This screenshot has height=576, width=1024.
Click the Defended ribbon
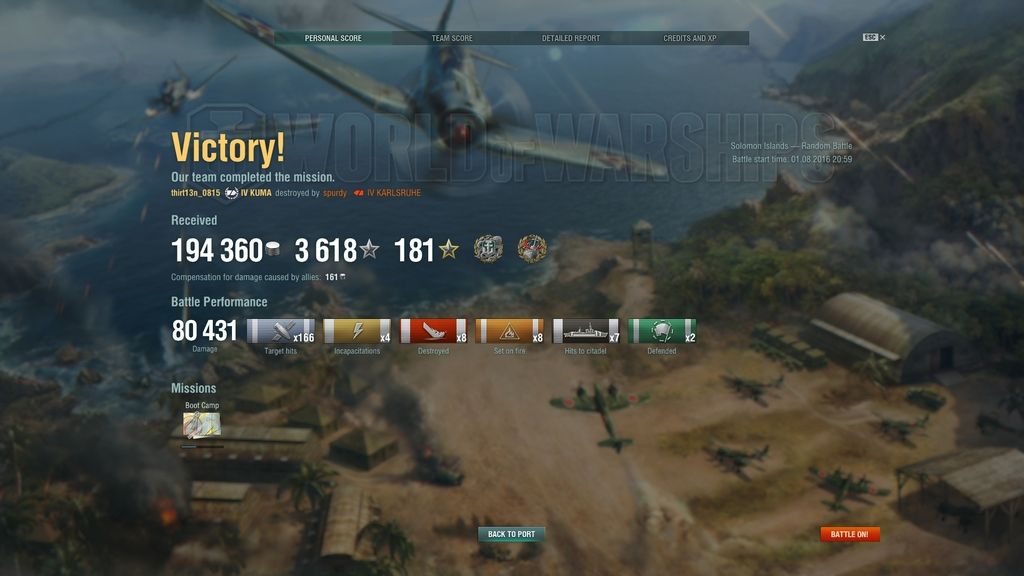[x=662, y=332]
